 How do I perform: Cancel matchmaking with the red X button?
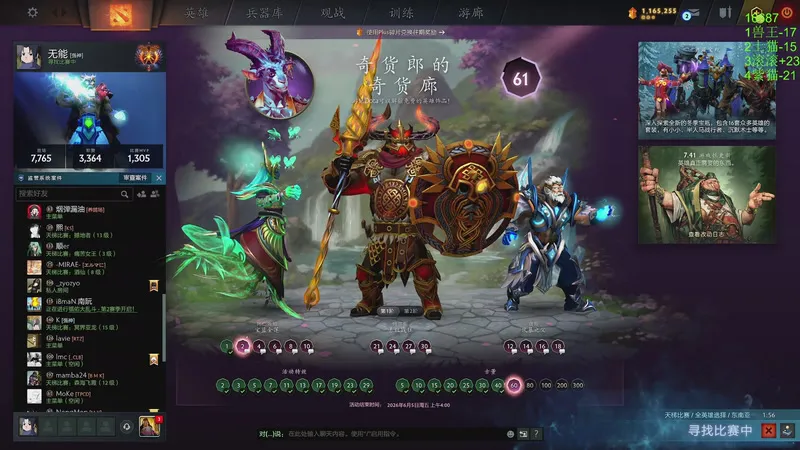tap(769, 430)
